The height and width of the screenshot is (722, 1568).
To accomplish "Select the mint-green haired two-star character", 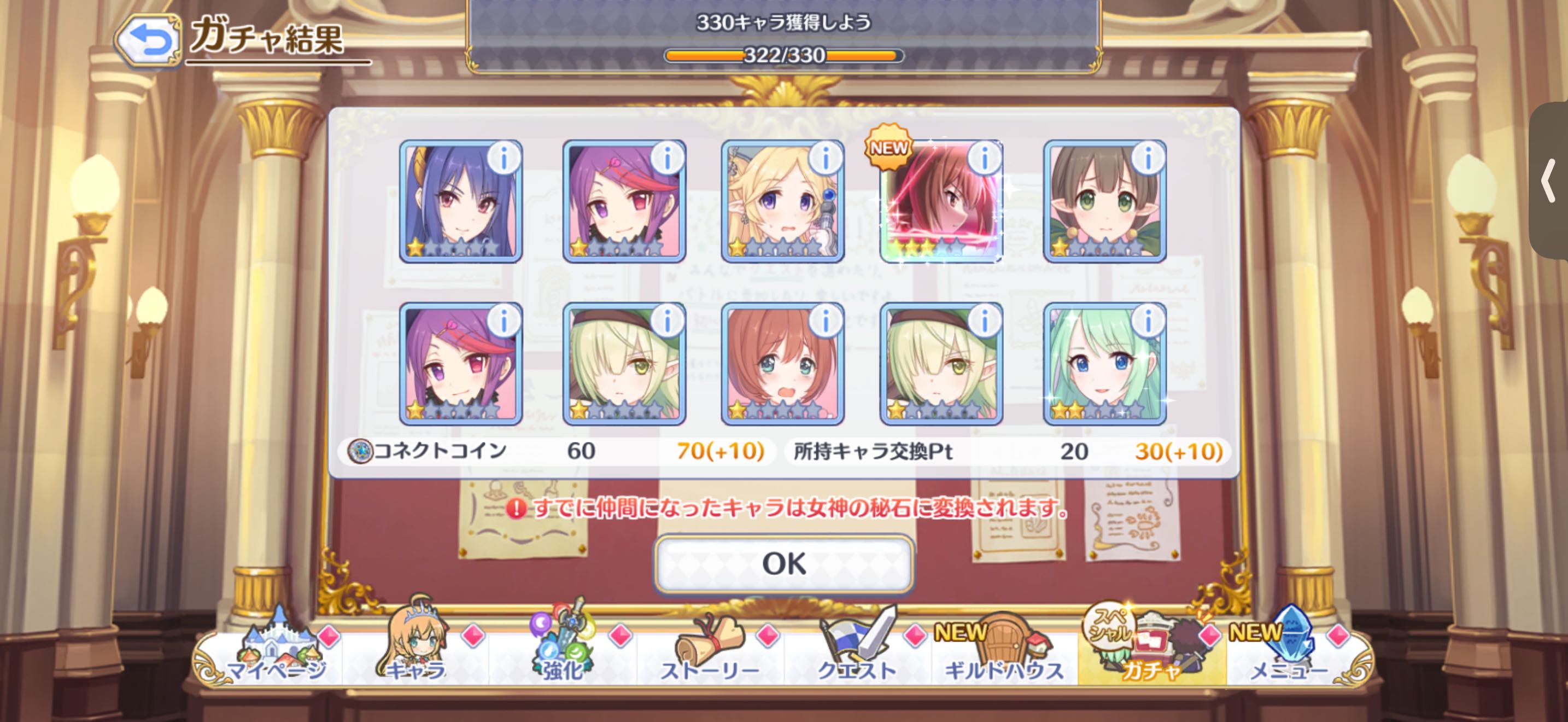I will 1104,364.
